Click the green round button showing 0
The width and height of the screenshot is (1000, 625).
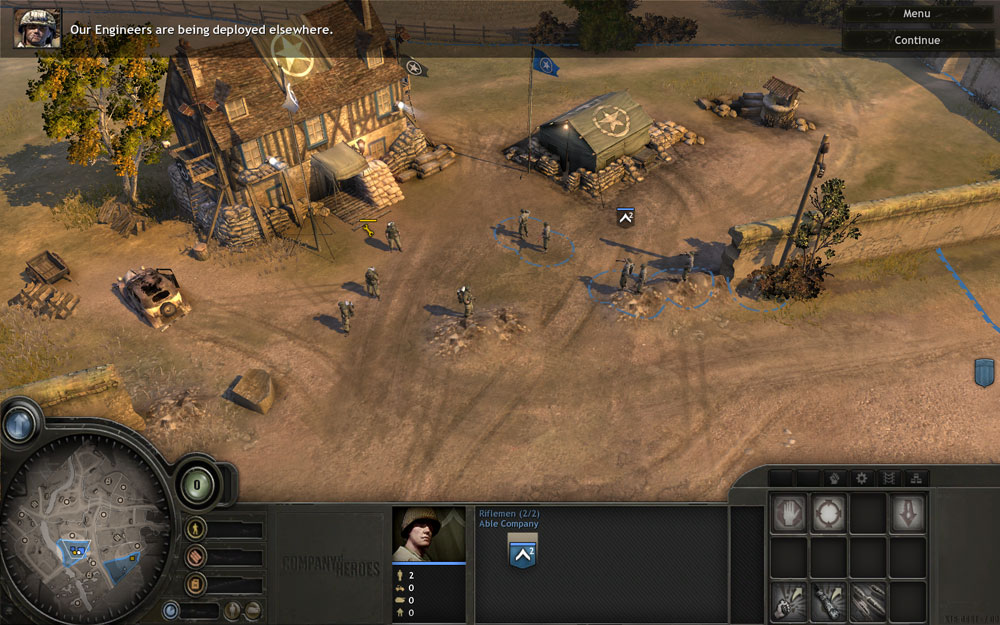click(197, 485)
